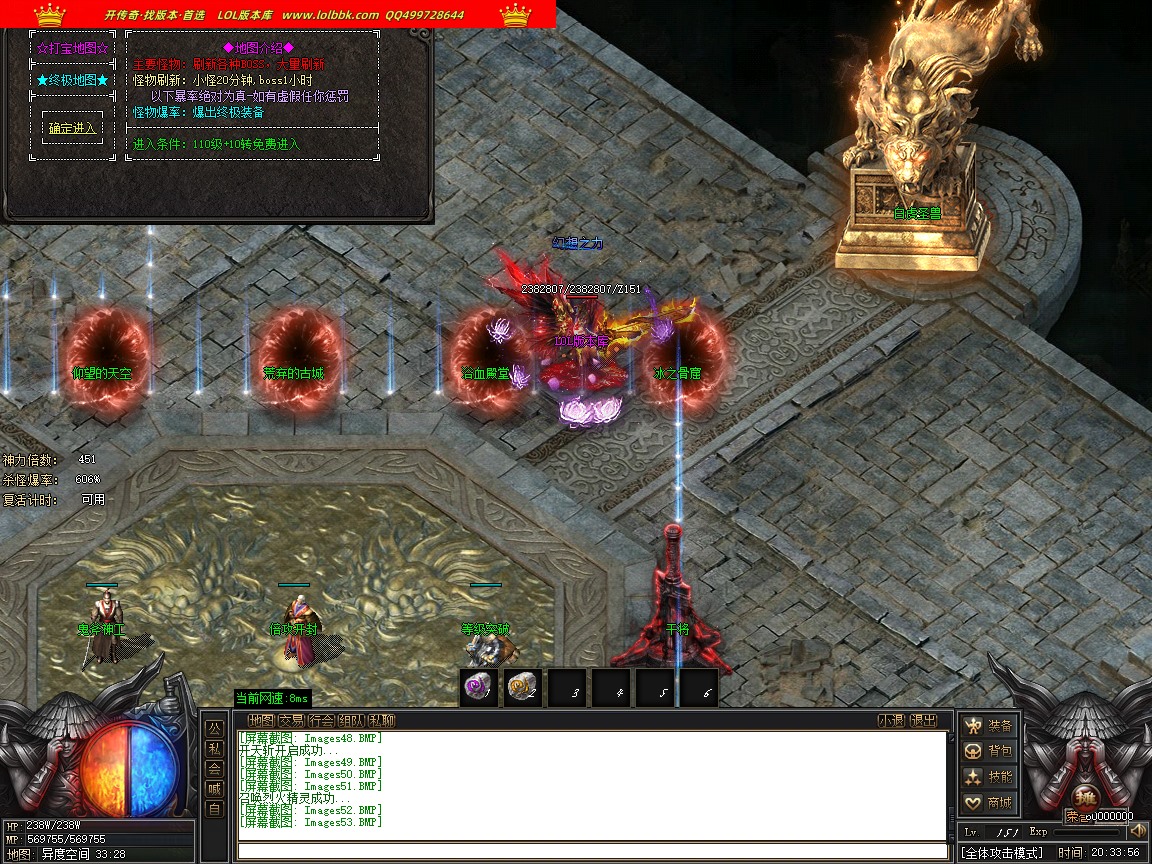This screenshot has width=1152, height=864.
Task: Choose the ★终极地图★ map option
Action: [73, 80]
